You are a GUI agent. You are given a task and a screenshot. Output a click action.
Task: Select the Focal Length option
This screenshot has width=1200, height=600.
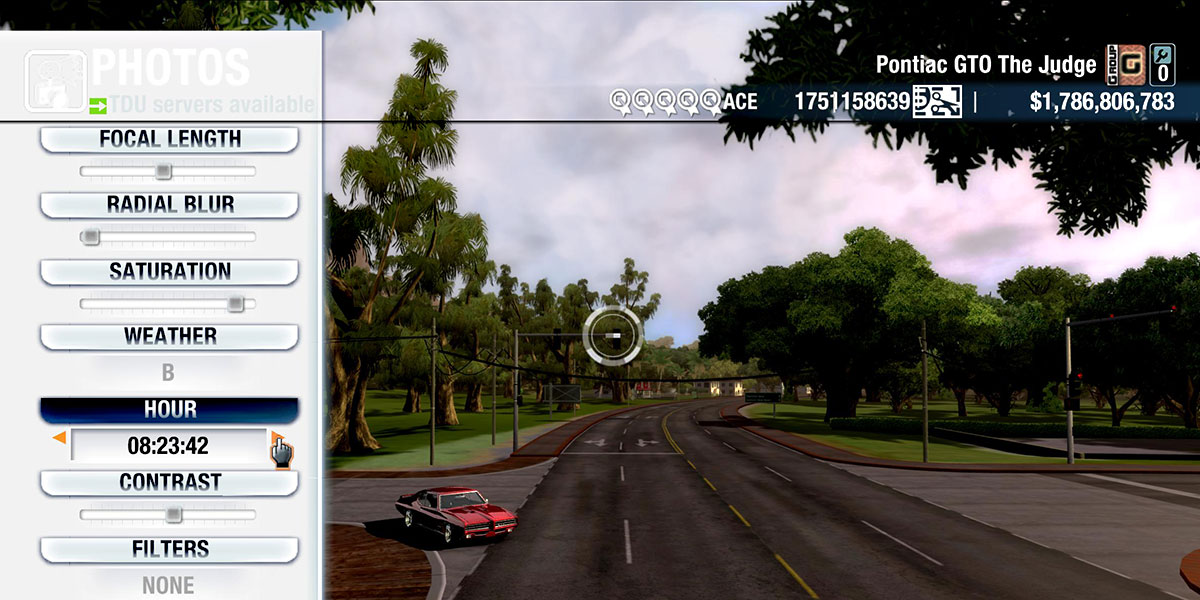pyautogui.click(x=169, y=139)
